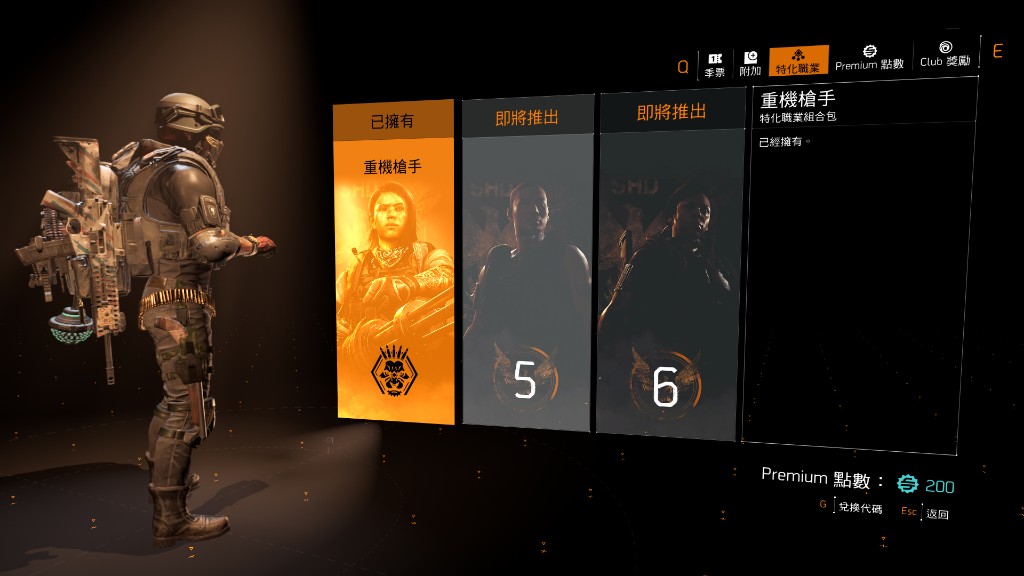The height and width of the screenshot is (576, 1024).
Task: Switch to the 附加 add-ons tab
Action: [x=750, y=64]
